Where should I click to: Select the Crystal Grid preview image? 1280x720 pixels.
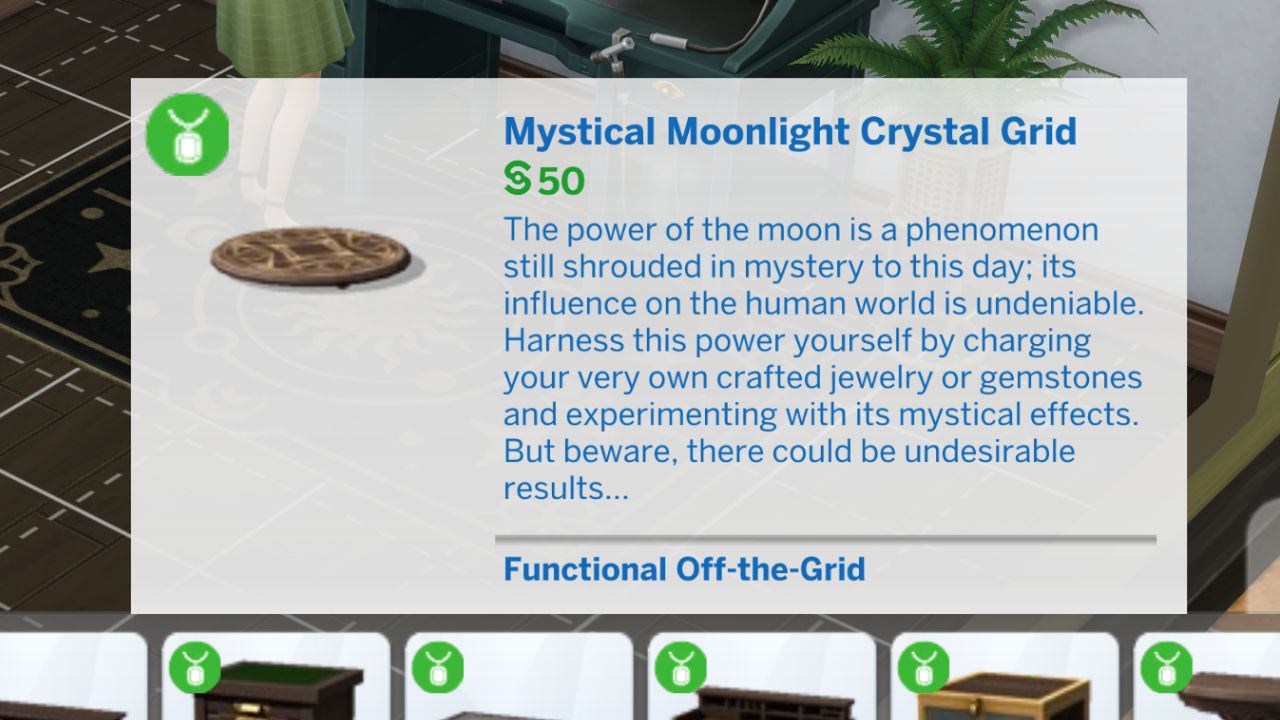coord(310,255)
